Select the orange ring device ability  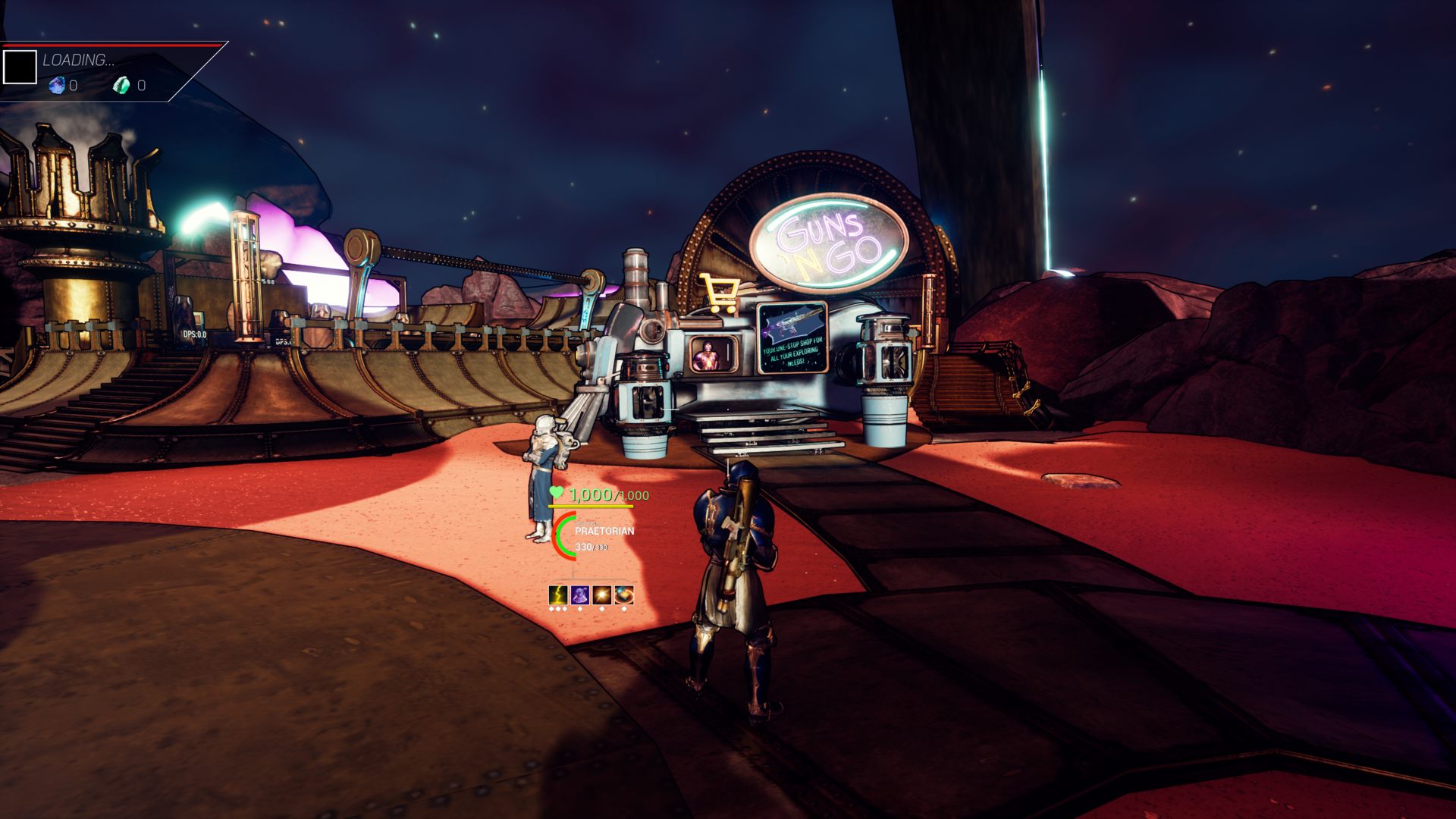[624, 595]
